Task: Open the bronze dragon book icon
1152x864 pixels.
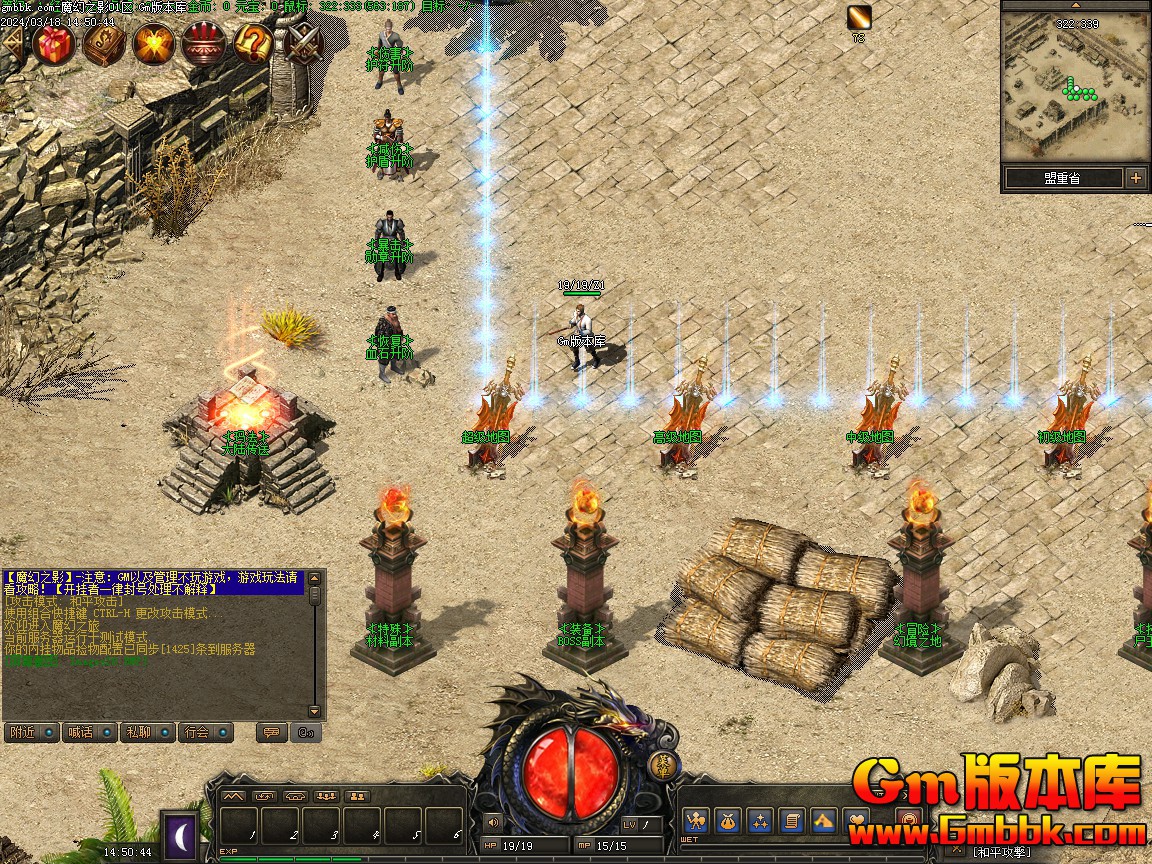Action: tap(104, 44)
